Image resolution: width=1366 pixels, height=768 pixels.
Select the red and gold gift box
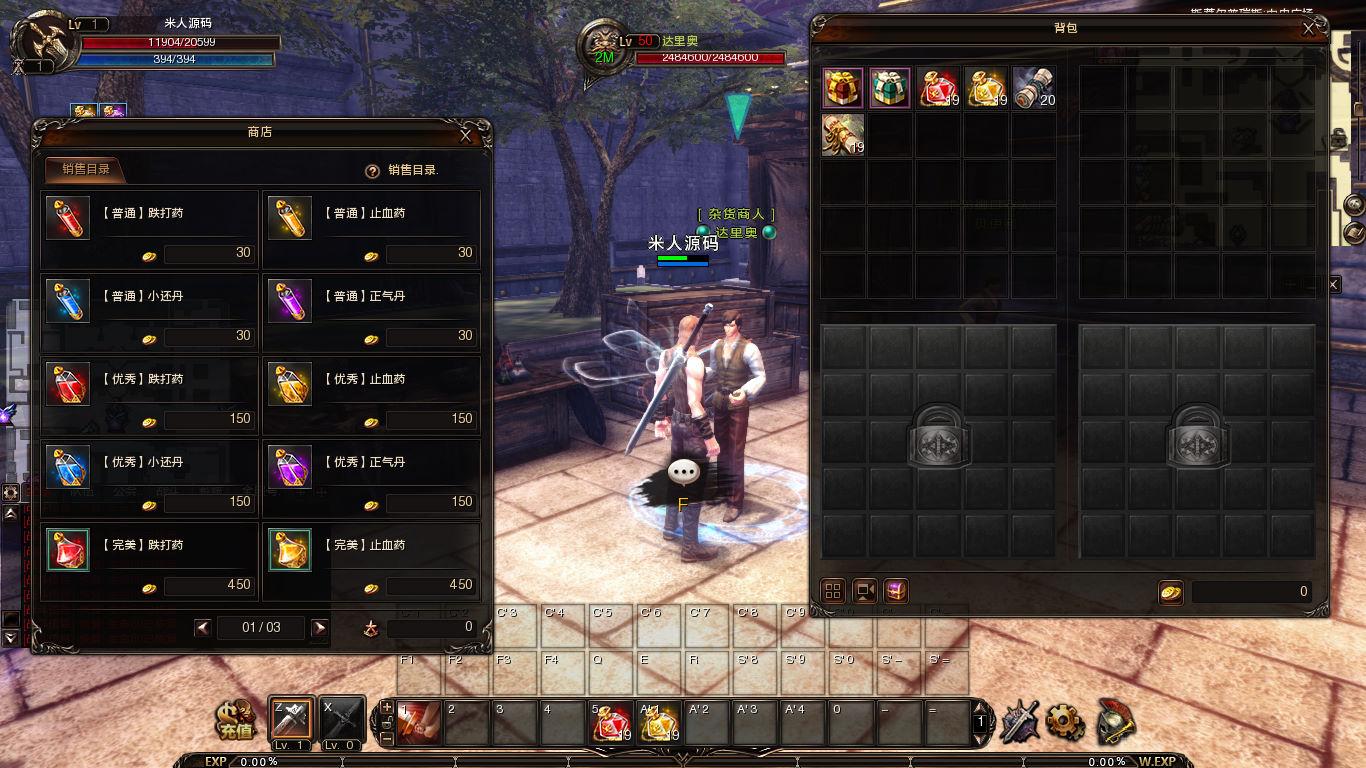[843, 88]
